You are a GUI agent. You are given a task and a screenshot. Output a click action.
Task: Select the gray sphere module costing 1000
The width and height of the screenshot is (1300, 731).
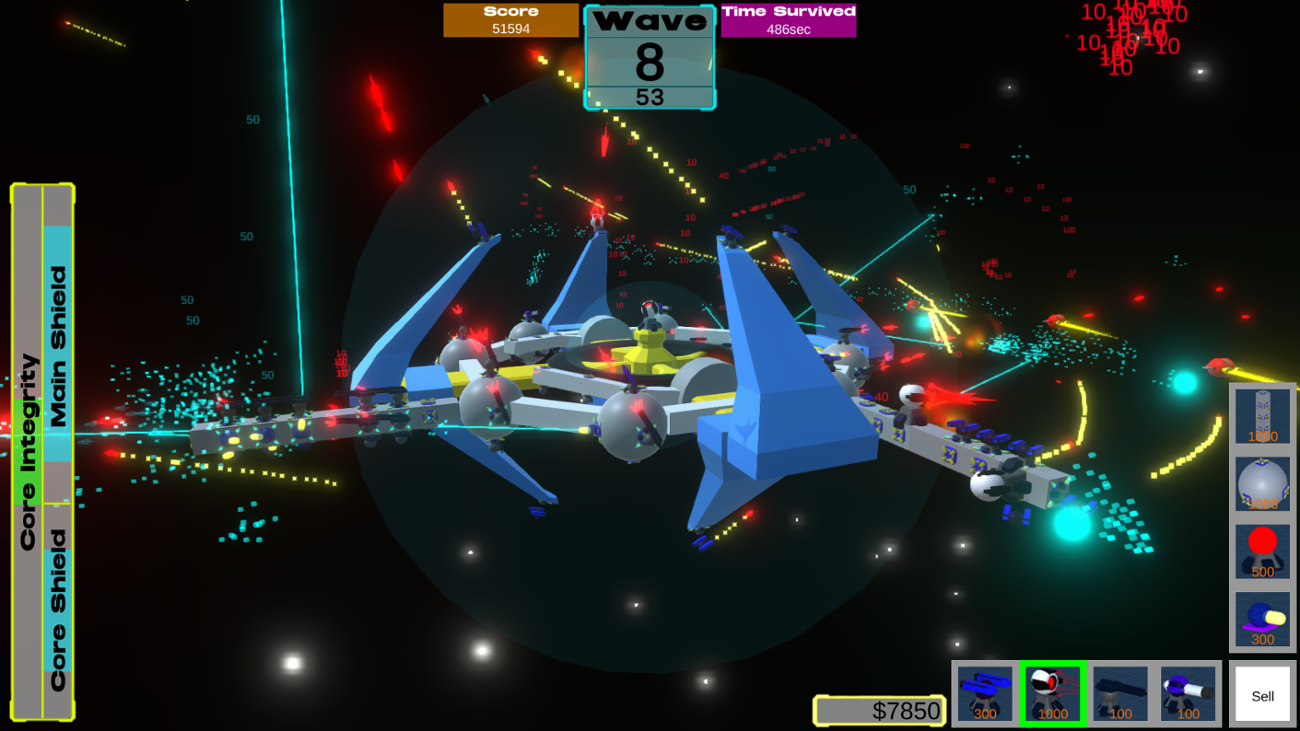1262,484
